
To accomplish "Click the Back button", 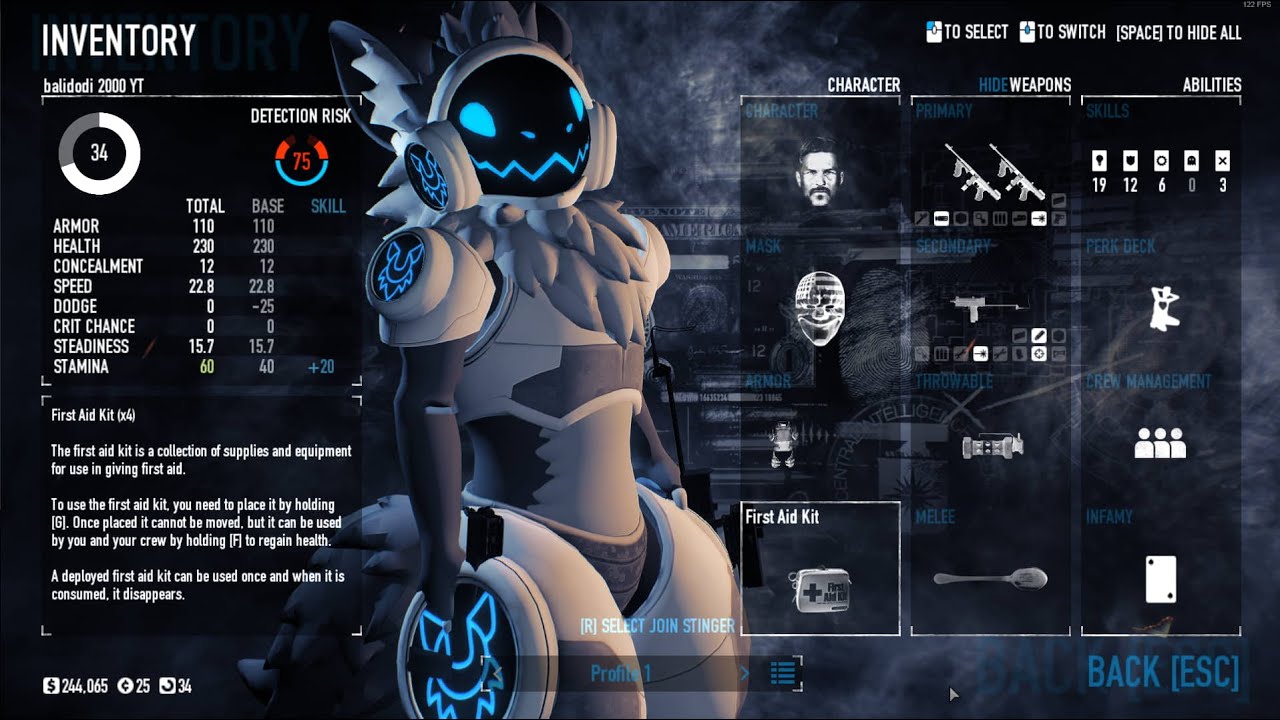I will 1162,673.
